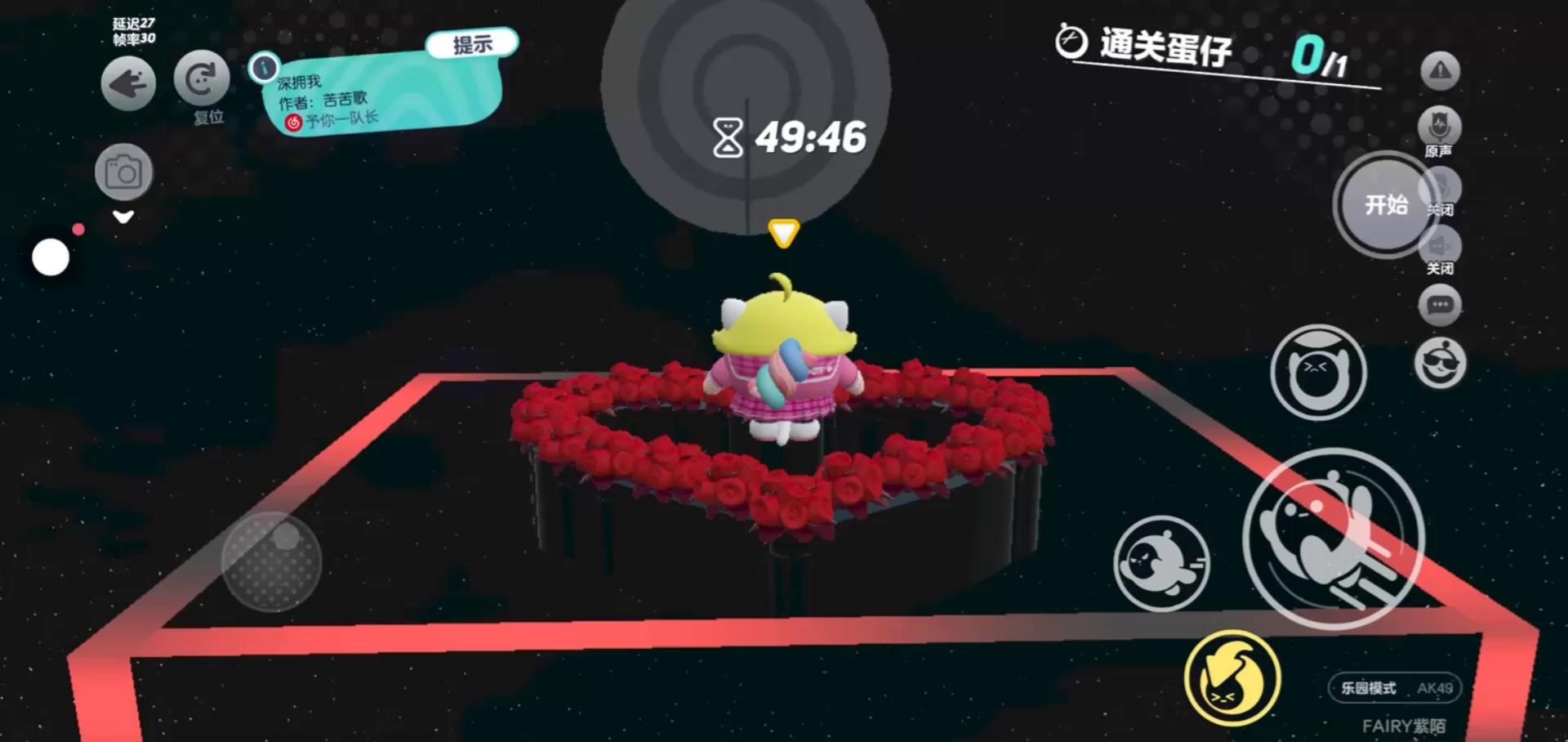Viewport: 1568px width, 742px height.
Task: Open the sunglasses egg emote menu
Action: 1440,364
